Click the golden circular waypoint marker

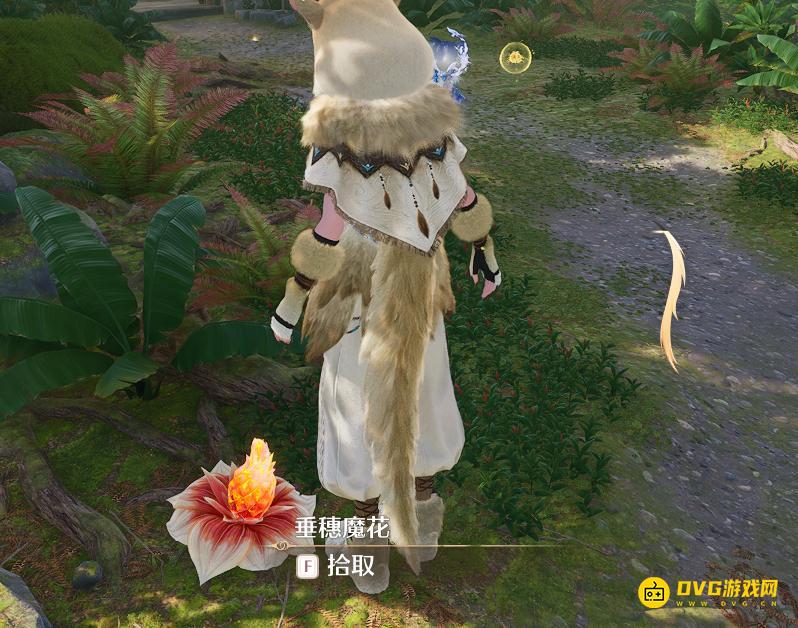pyautogui.click(x=514, y=58)
